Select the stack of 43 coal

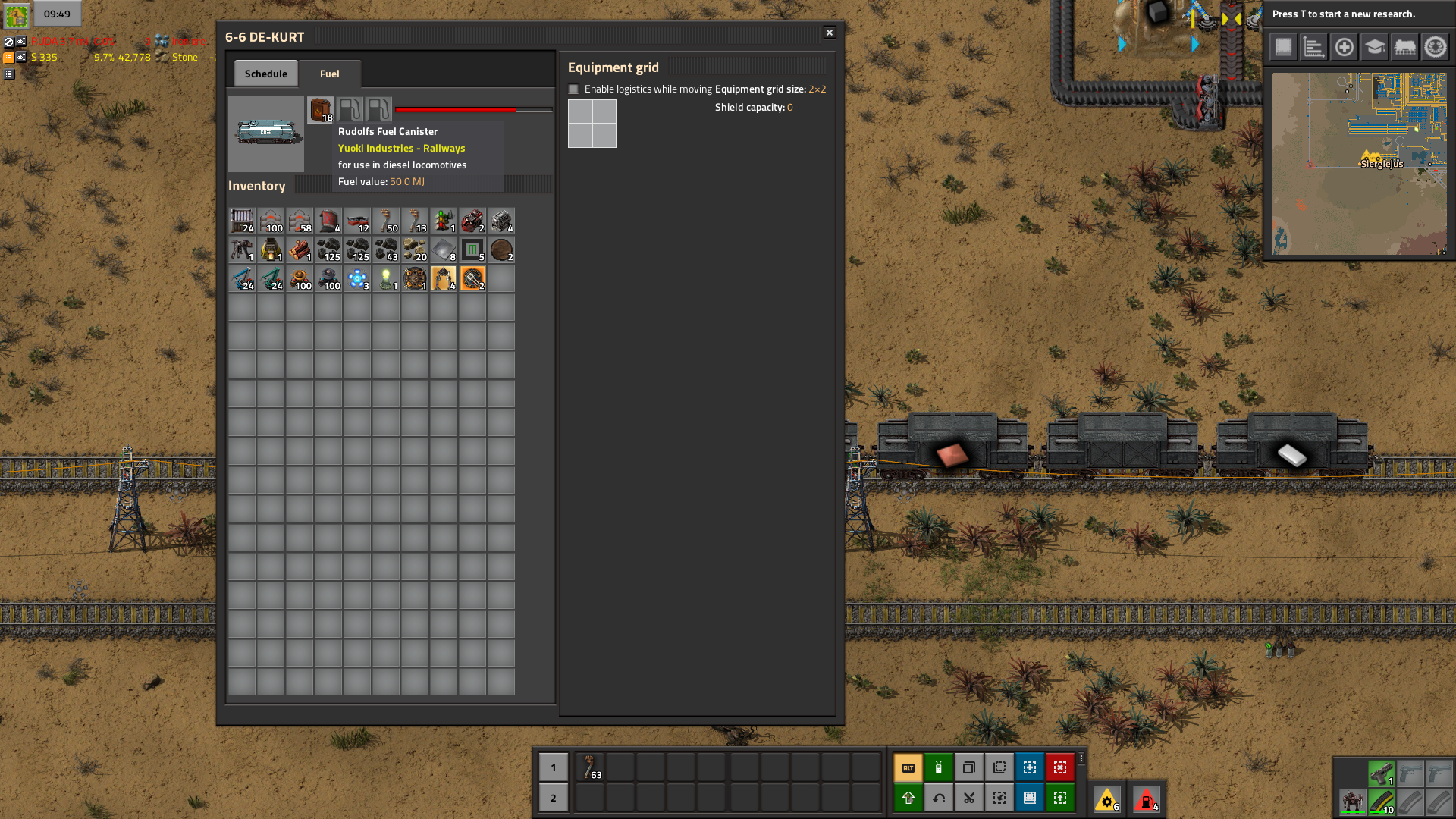[386, 250]
